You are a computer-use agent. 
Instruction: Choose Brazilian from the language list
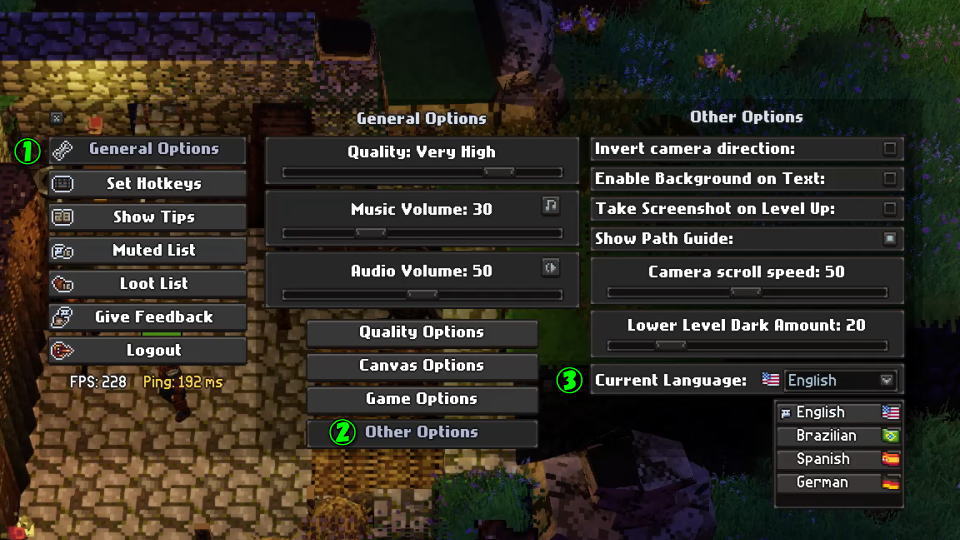tap(838, 436)
